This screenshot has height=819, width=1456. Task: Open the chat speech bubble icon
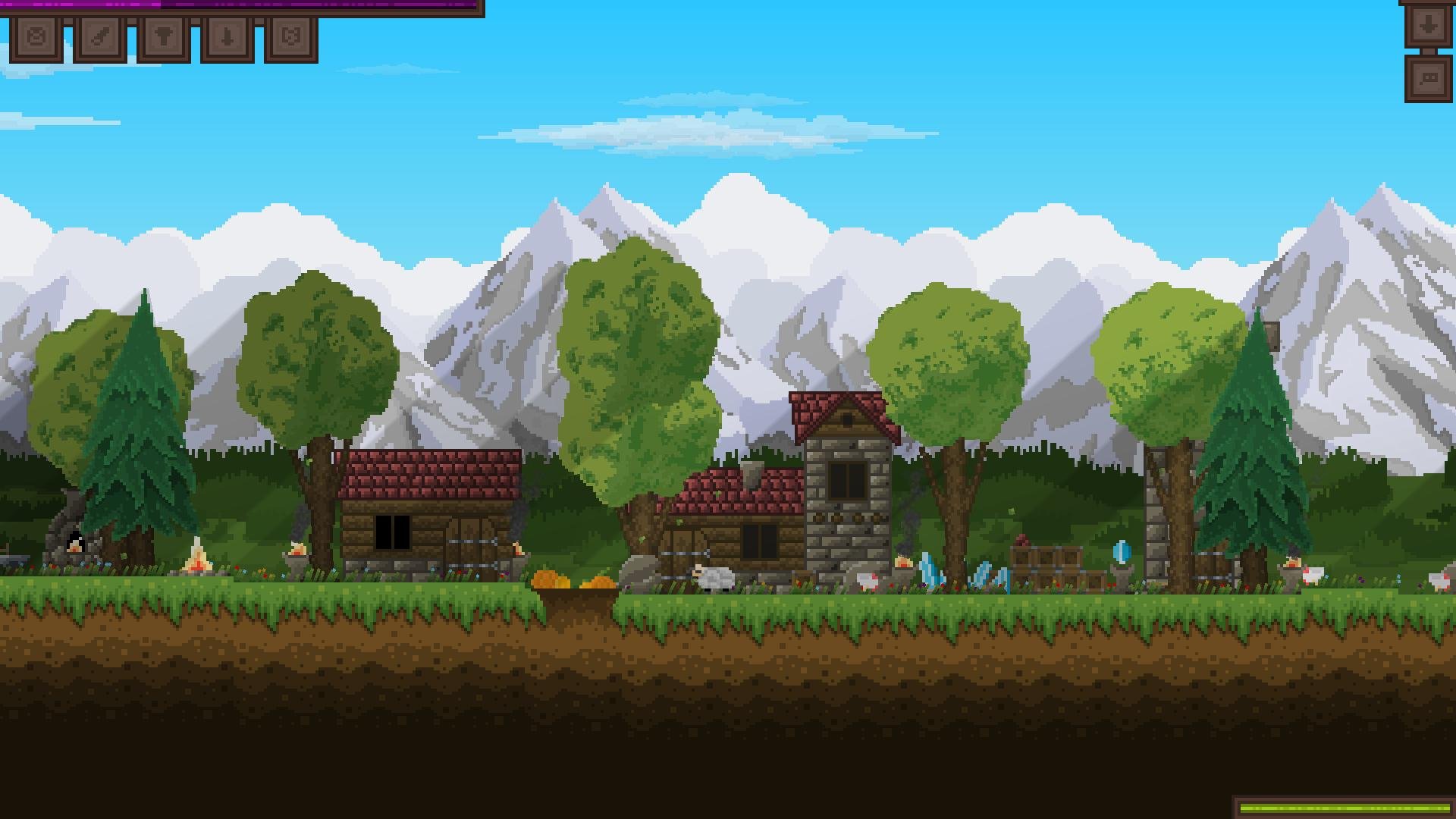point(1428,77)
